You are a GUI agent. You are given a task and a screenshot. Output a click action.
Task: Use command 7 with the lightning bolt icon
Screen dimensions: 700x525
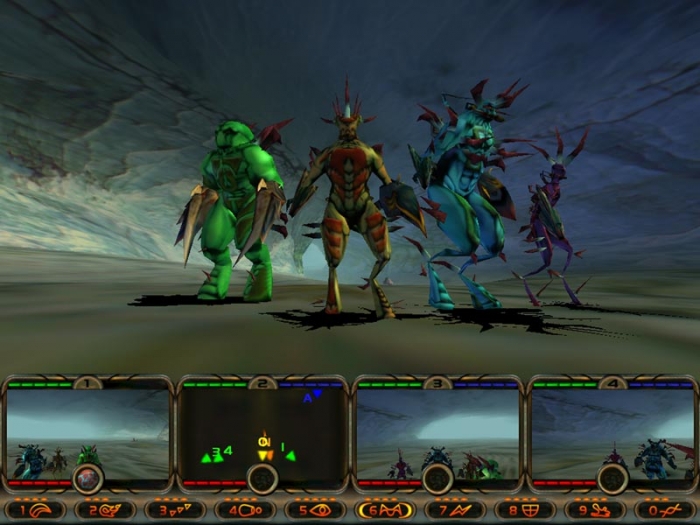click(455, 509)
